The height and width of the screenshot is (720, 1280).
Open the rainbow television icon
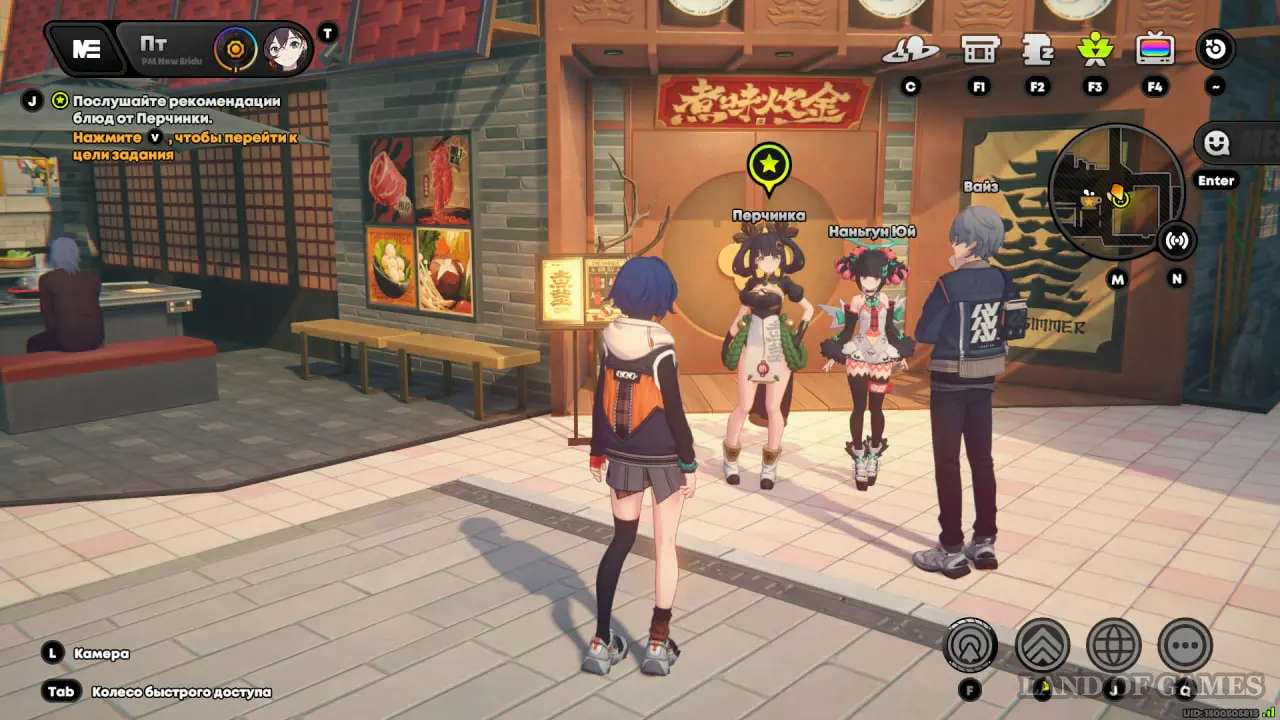[1155, 49]
